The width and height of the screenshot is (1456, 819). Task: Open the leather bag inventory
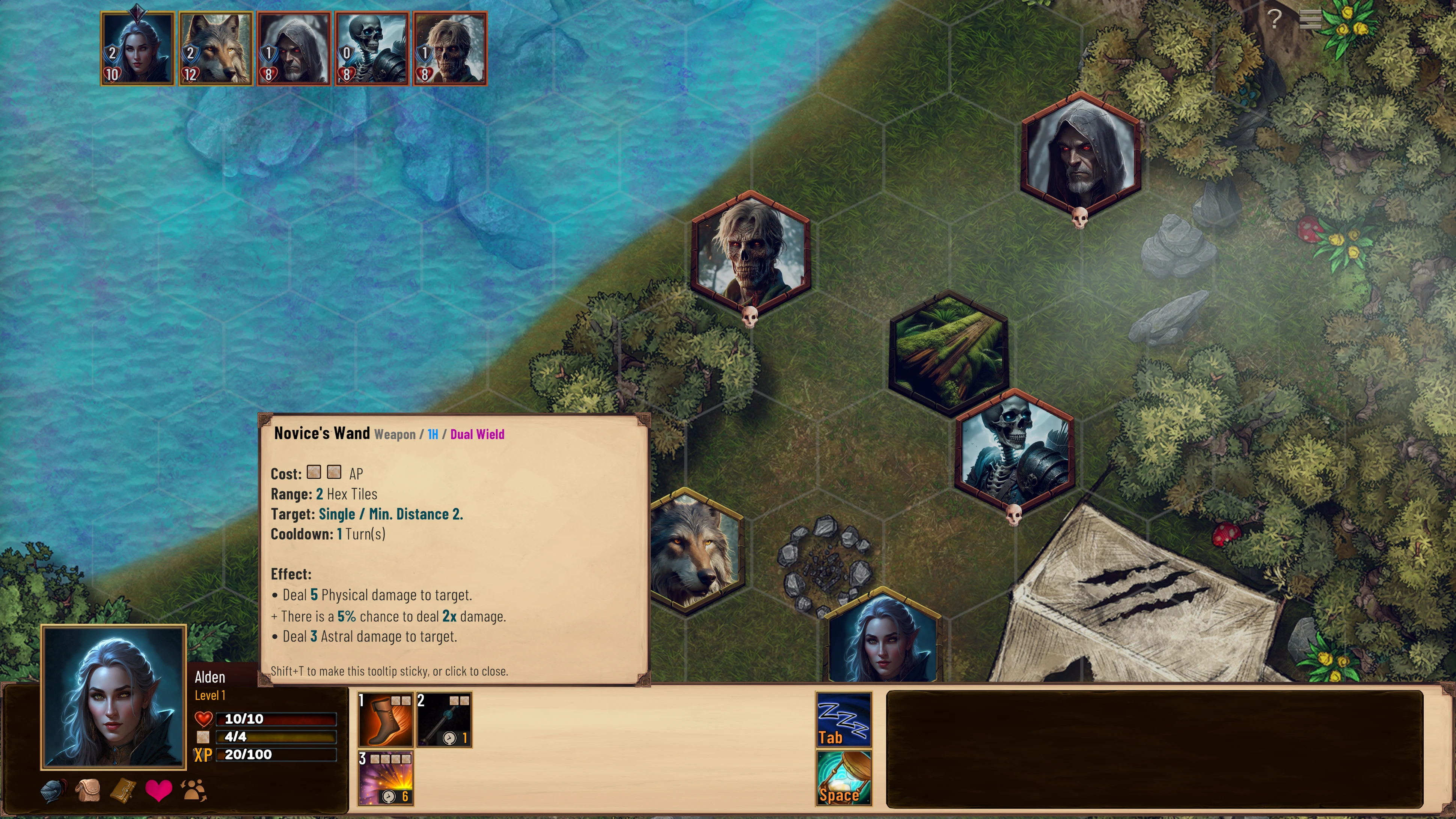pyautogui.click(x=88, y=790)
